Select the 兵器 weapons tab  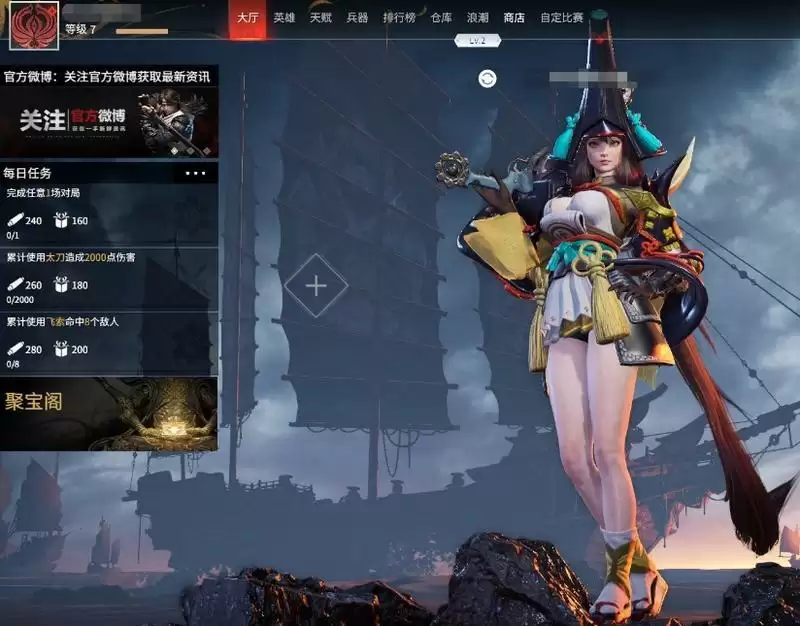click(x=357, y=18)
